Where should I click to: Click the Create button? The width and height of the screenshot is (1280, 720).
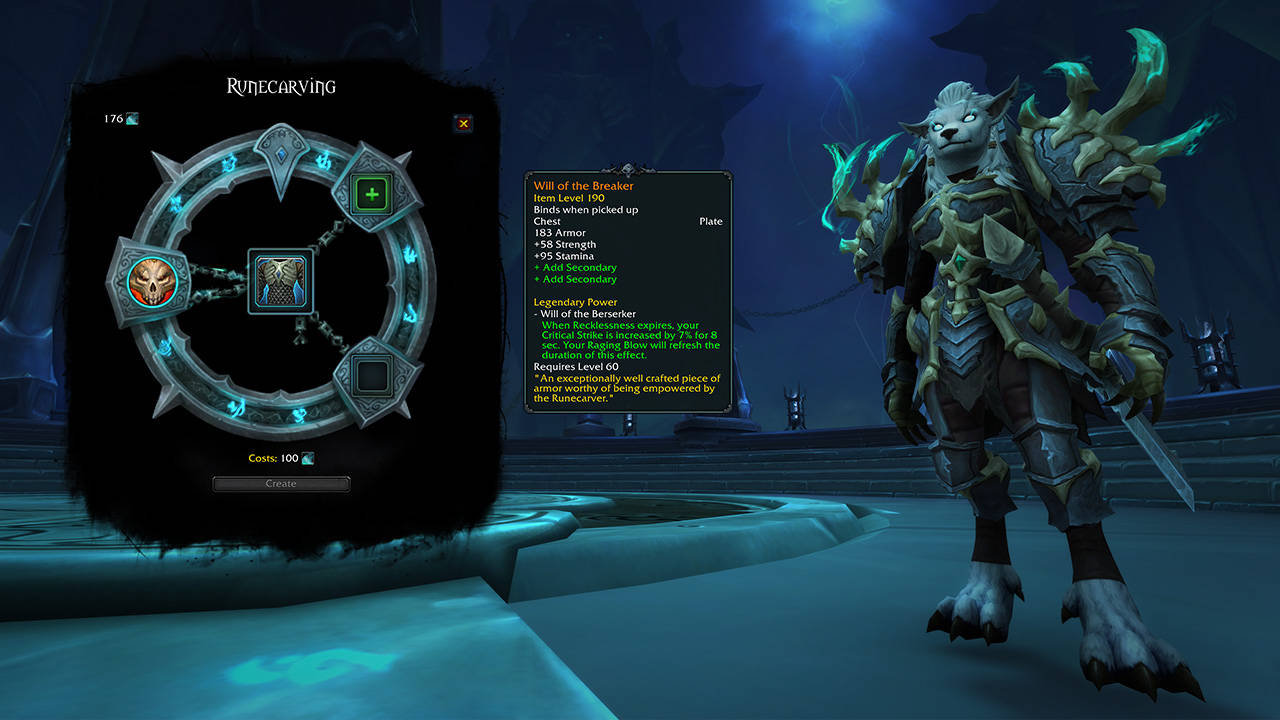click(281, 484)
